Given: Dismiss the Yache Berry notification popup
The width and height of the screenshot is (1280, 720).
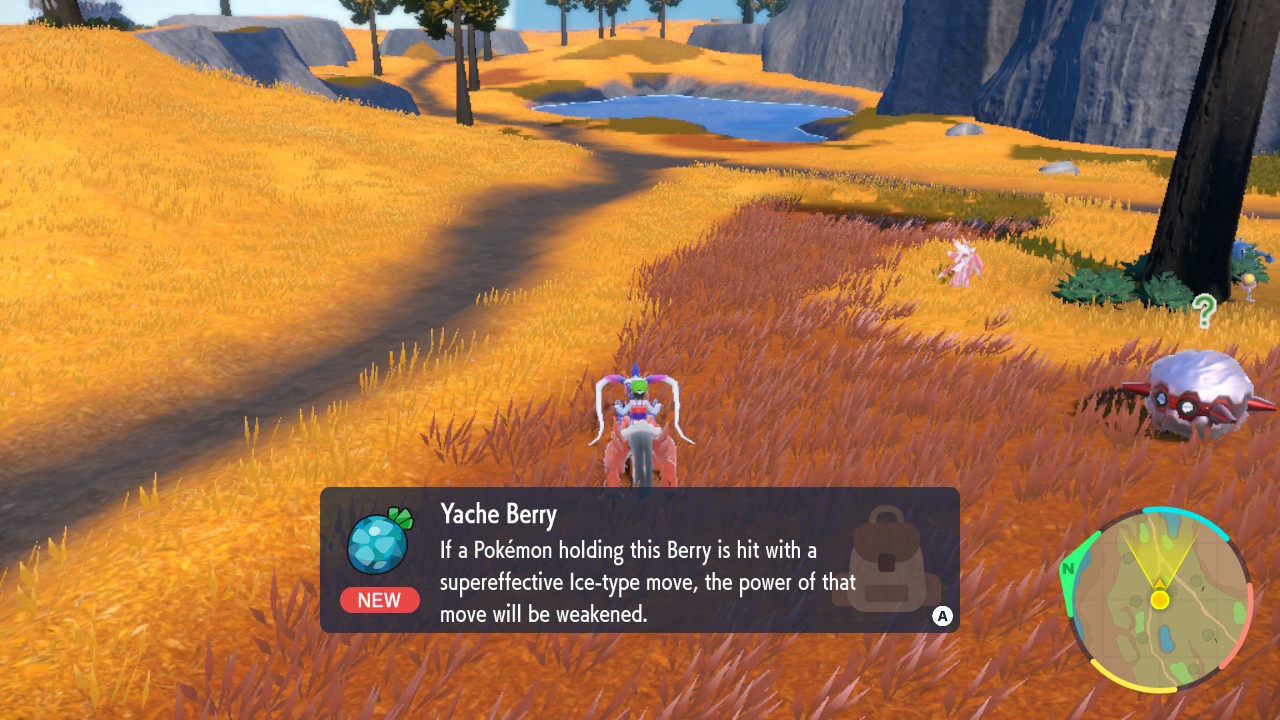Looking at the screenshot, I should coord(942,616).
